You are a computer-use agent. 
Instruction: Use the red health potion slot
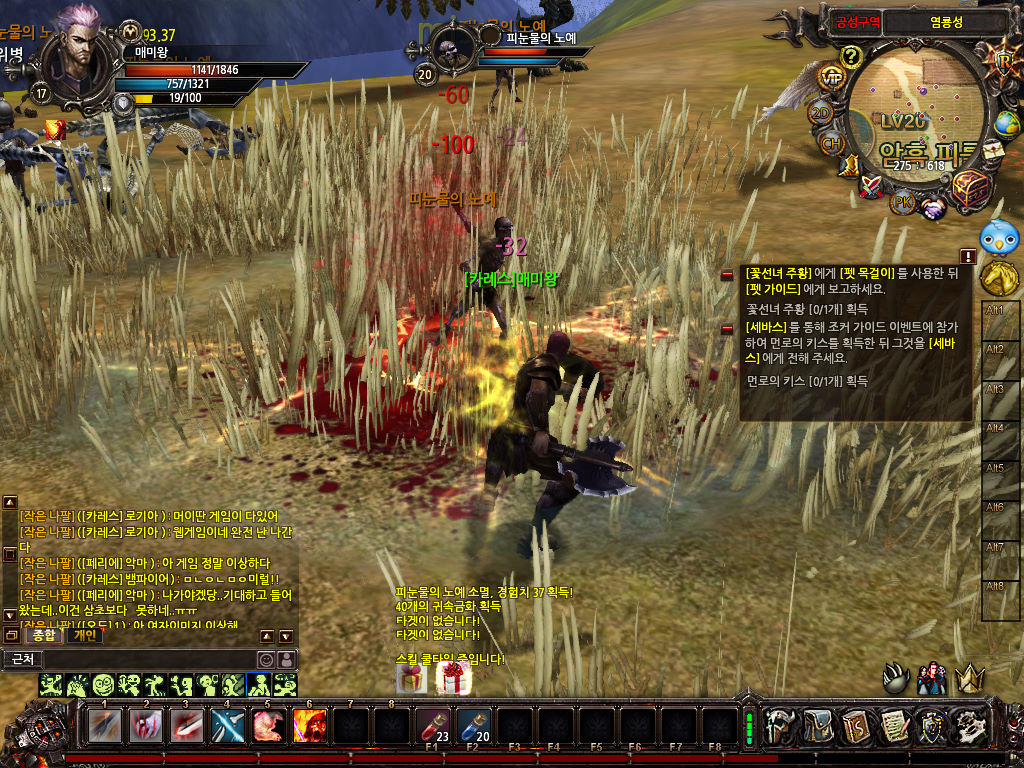point(433,725)
